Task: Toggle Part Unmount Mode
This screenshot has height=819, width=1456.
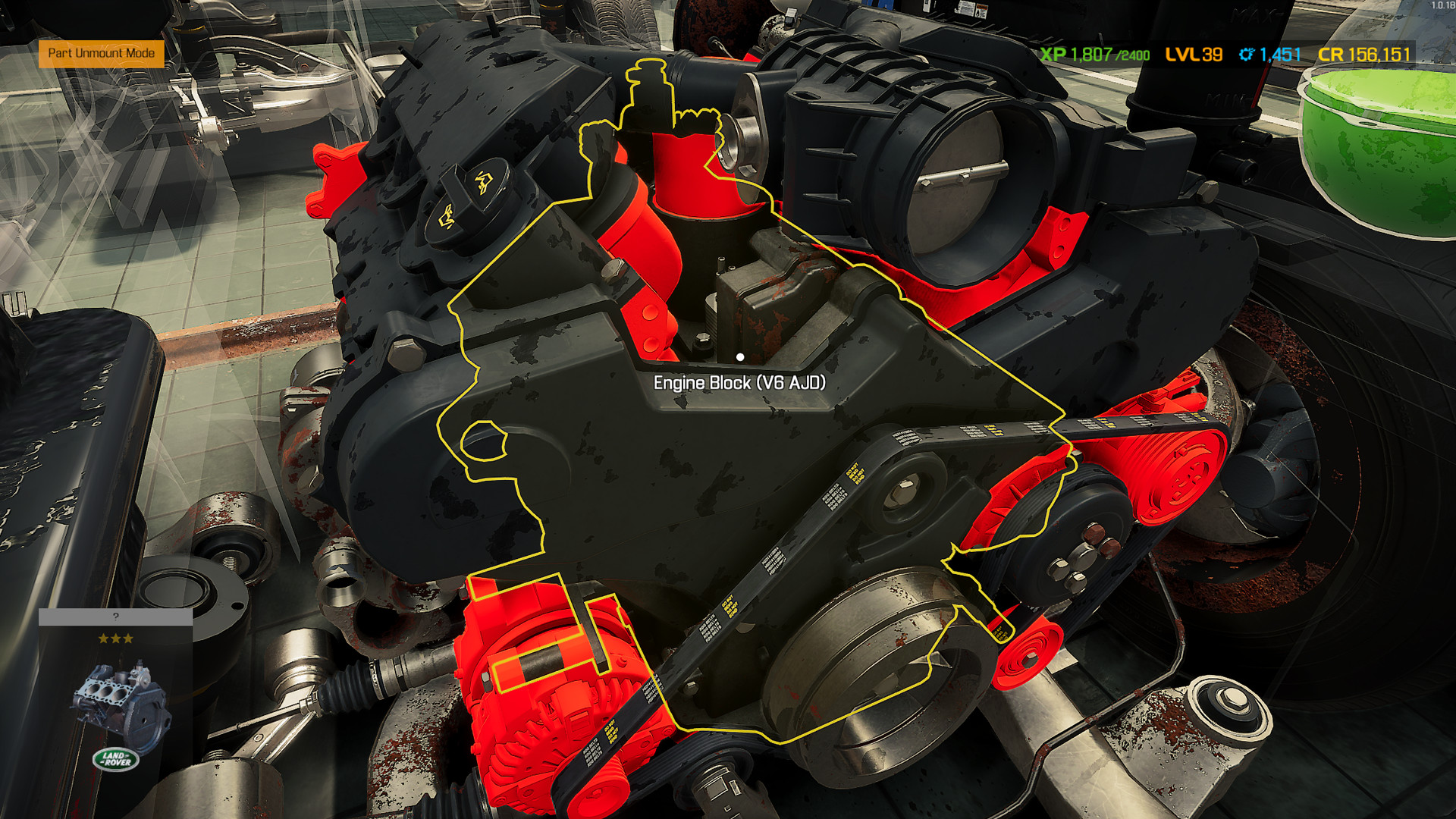Action: coord(101,55)
